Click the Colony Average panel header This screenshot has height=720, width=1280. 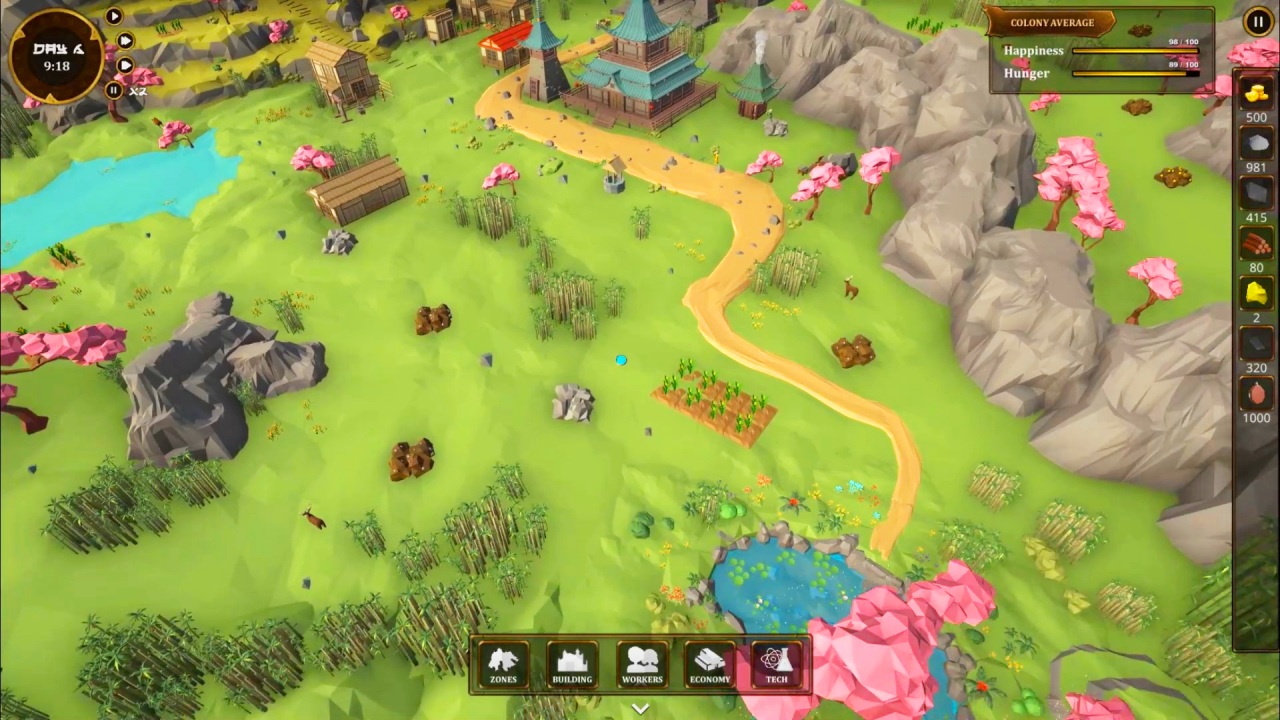(1051, 23)
